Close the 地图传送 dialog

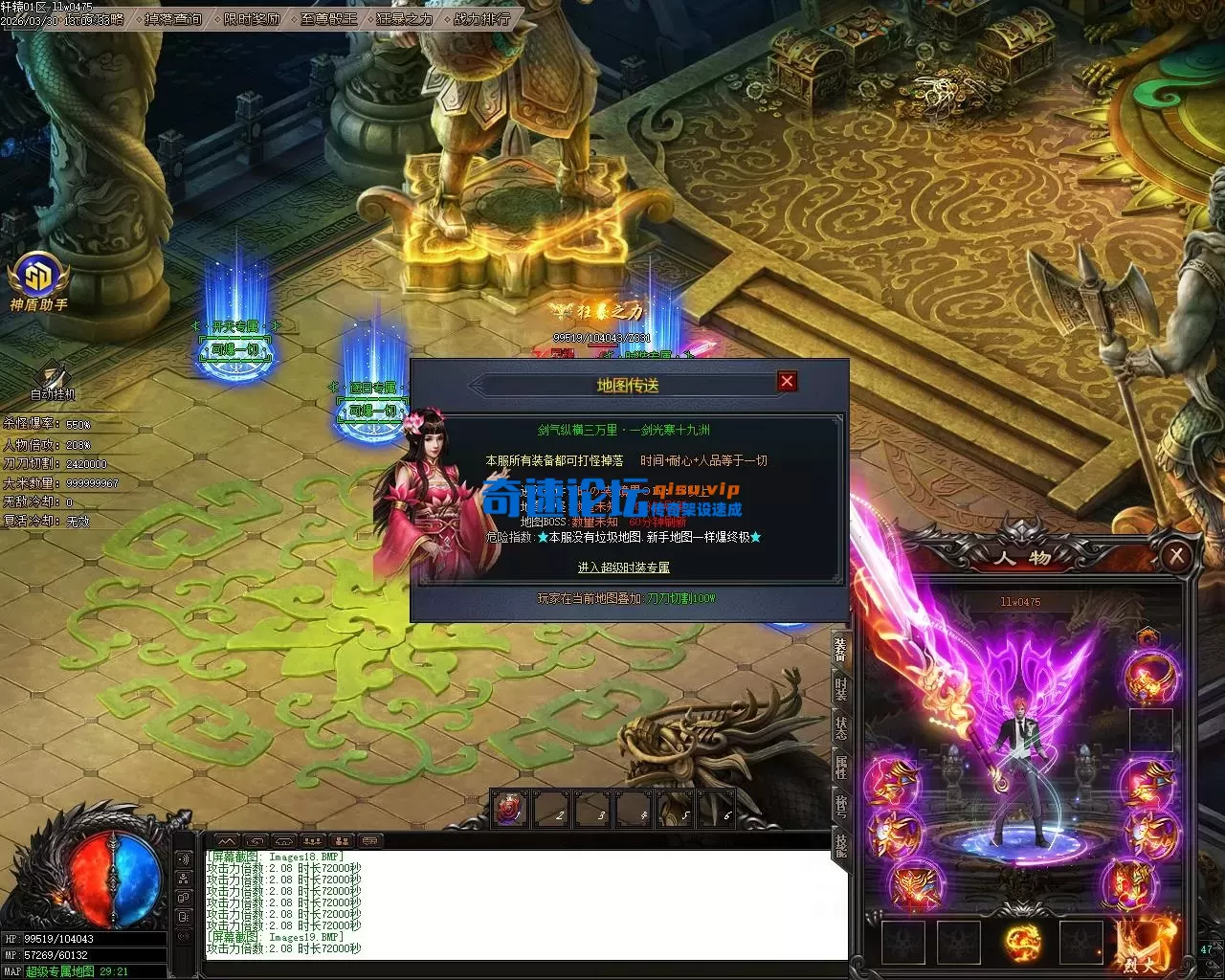787,381
